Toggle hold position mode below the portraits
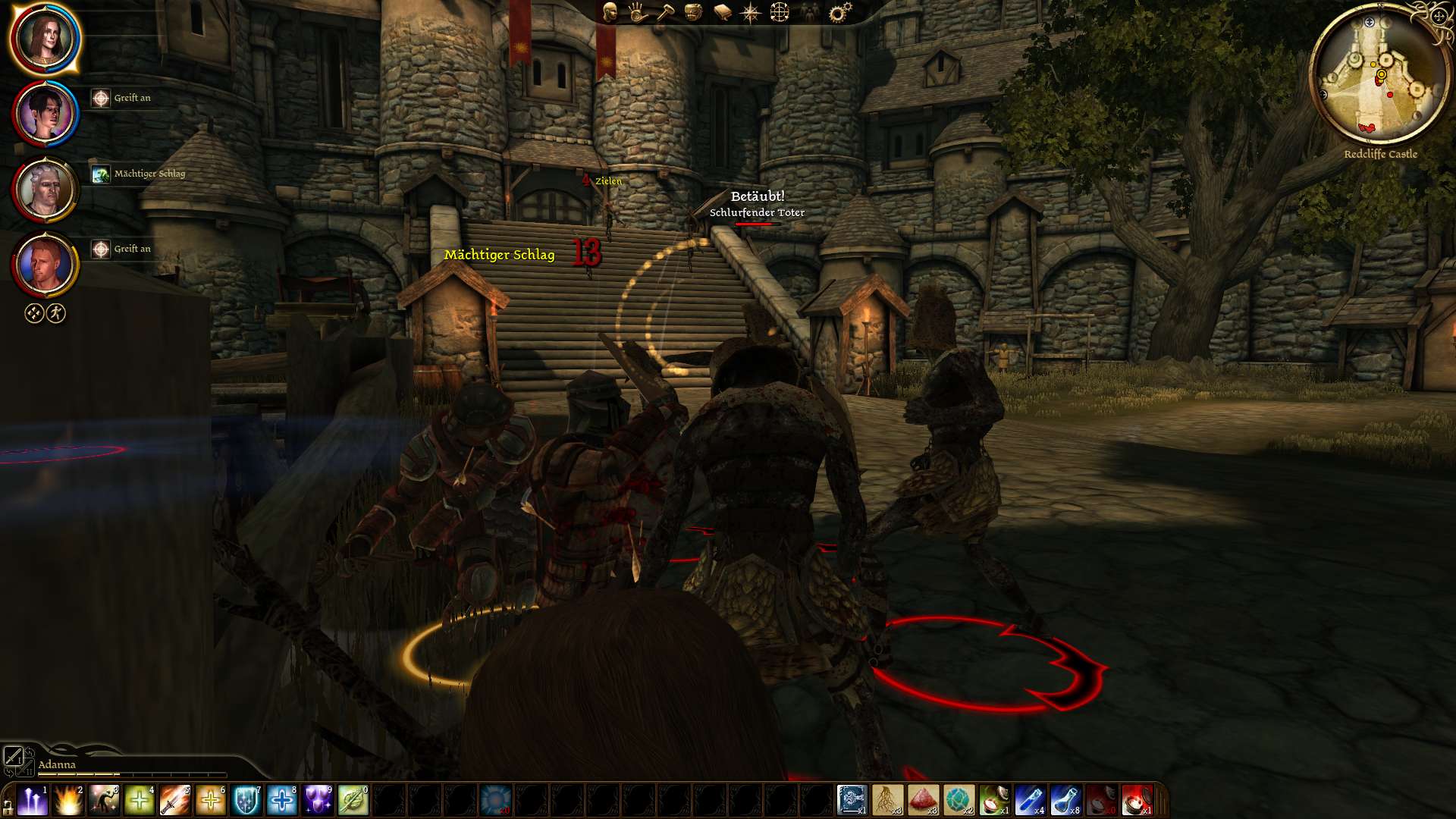The image size is (1456, 819). tap(33, 312)
